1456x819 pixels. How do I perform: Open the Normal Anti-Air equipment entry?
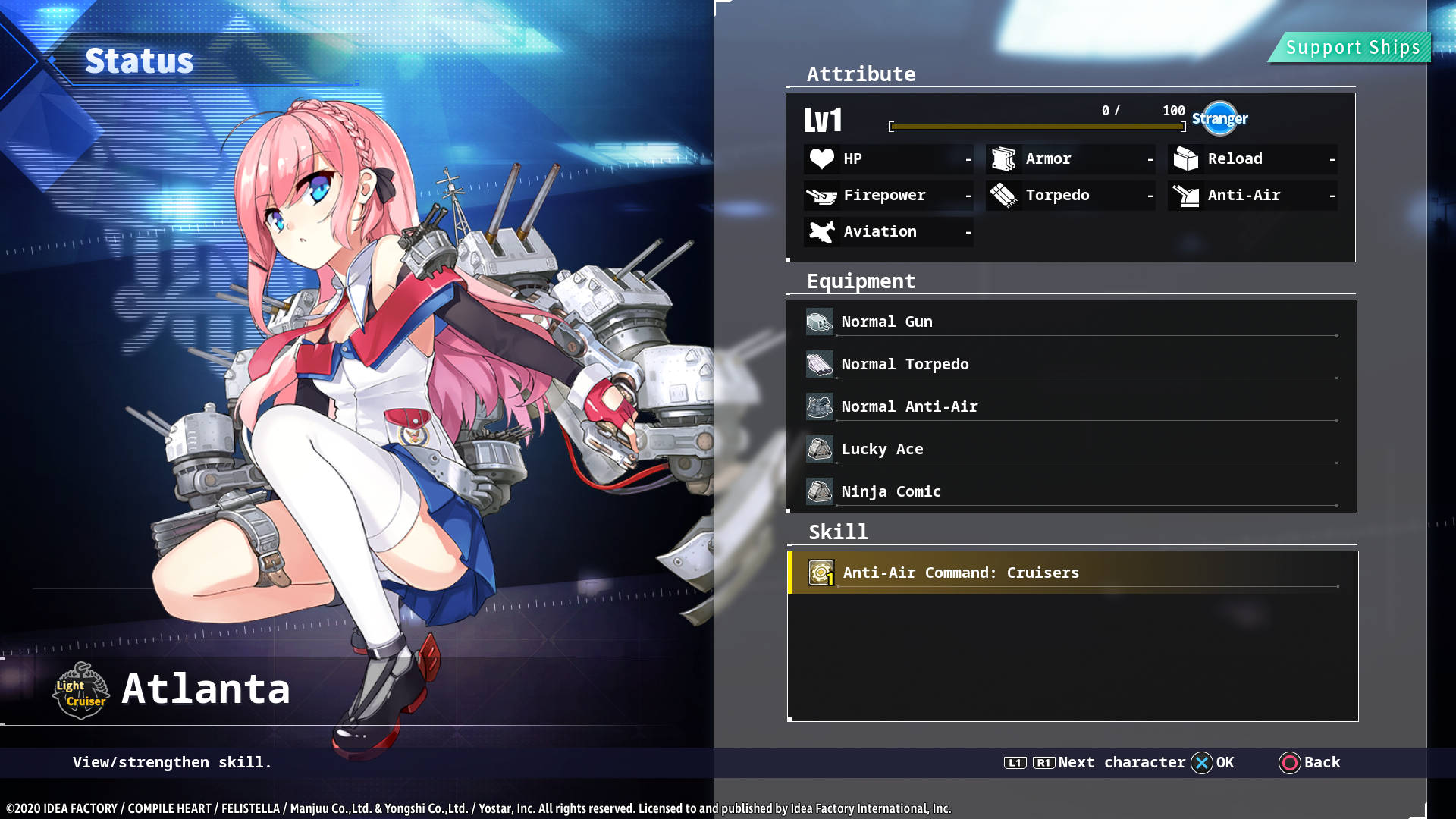[x=1069, y=406]
